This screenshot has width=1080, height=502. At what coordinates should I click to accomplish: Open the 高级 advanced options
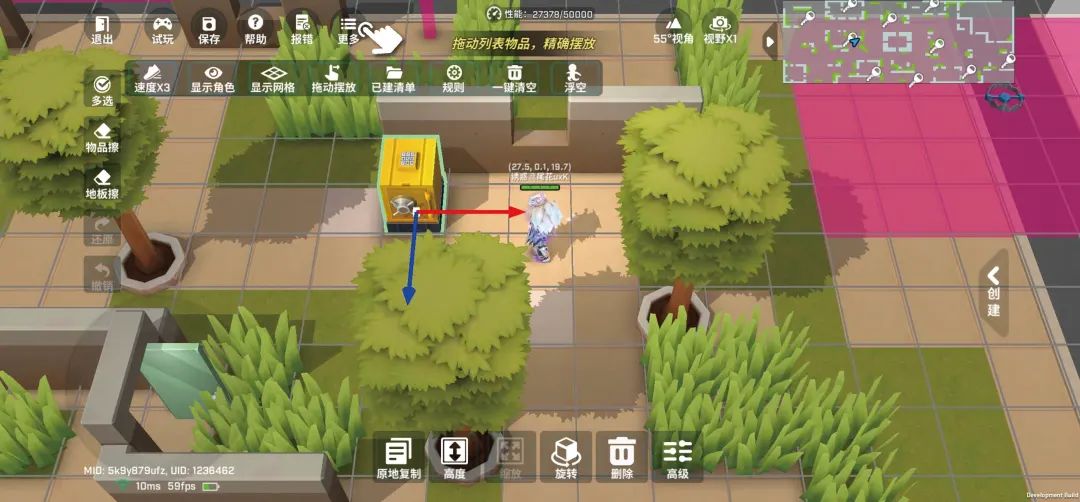pos(677,458)
